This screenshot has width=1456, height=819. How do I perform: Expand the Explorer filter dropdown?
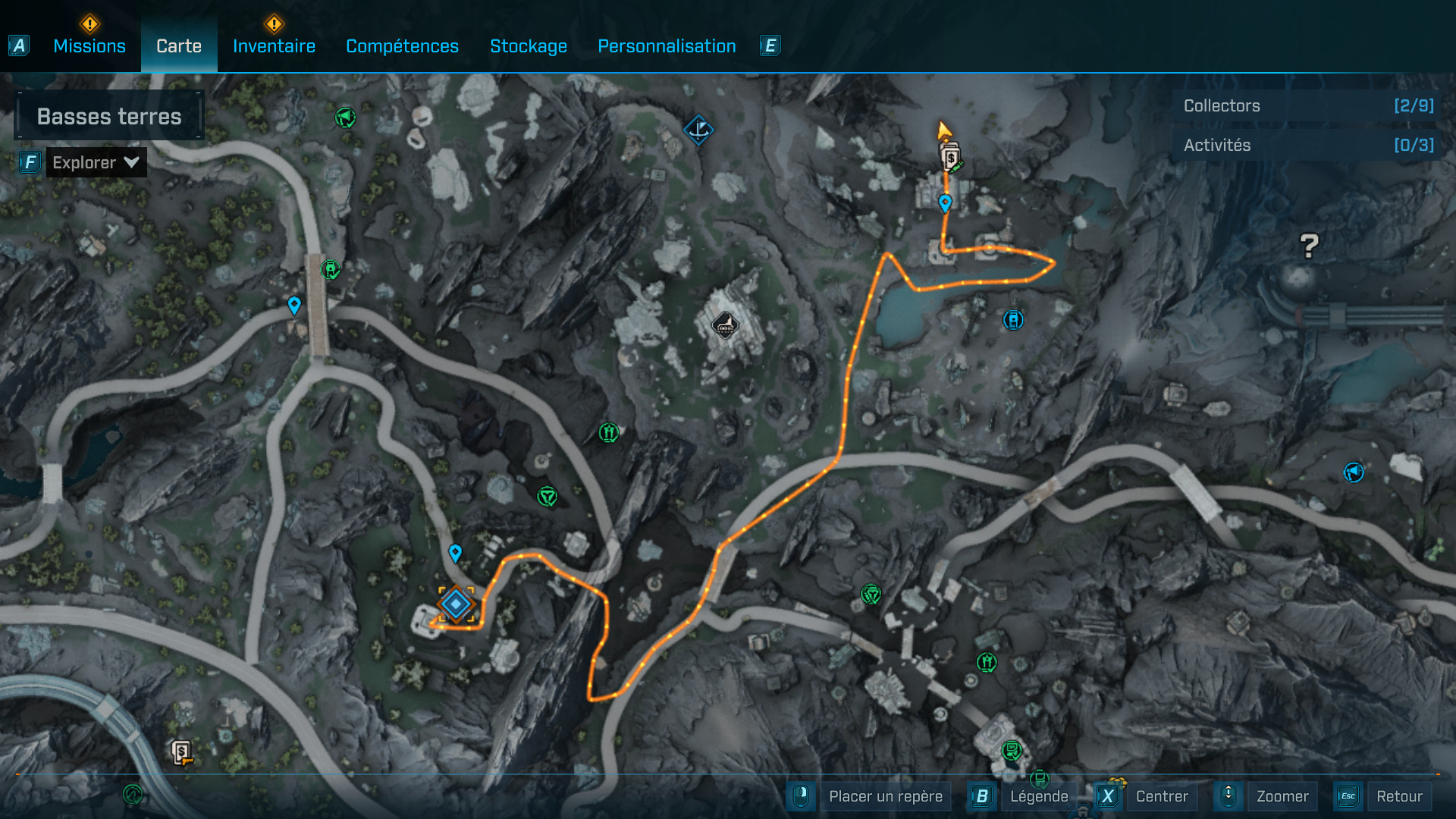pos(96,162)
